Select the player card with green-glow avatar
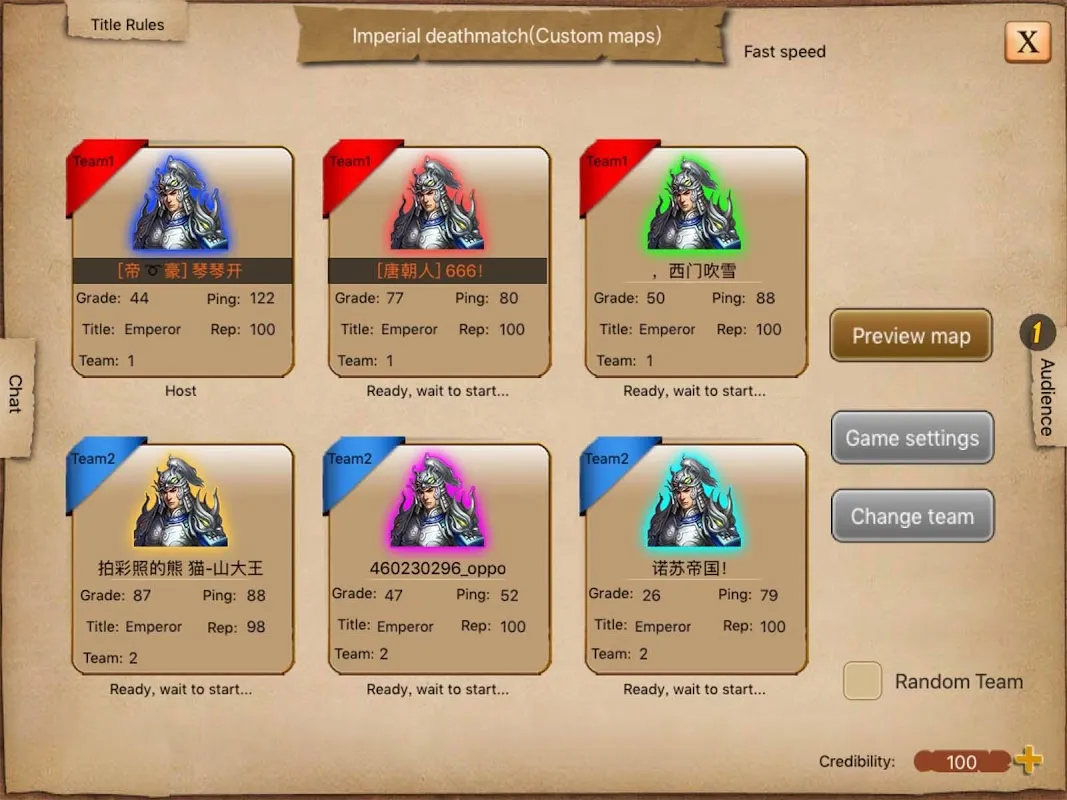 tap(695, 262)
